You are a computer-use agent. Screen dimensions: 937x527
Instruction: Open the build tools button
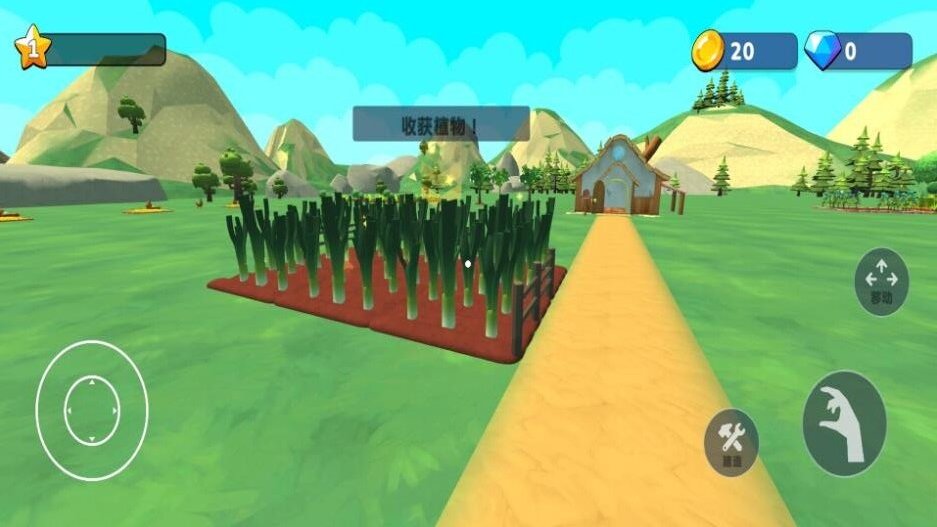[x=731, y=441]
